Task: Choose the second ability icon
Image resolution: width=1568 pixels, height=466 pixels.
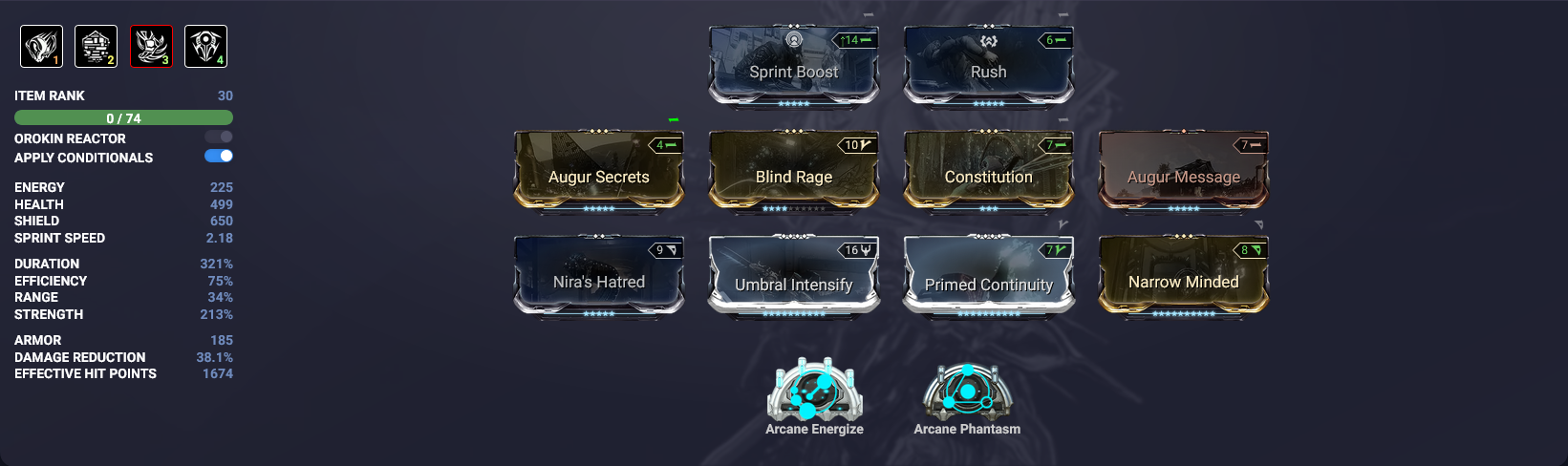Action: [x=96, y=46]
